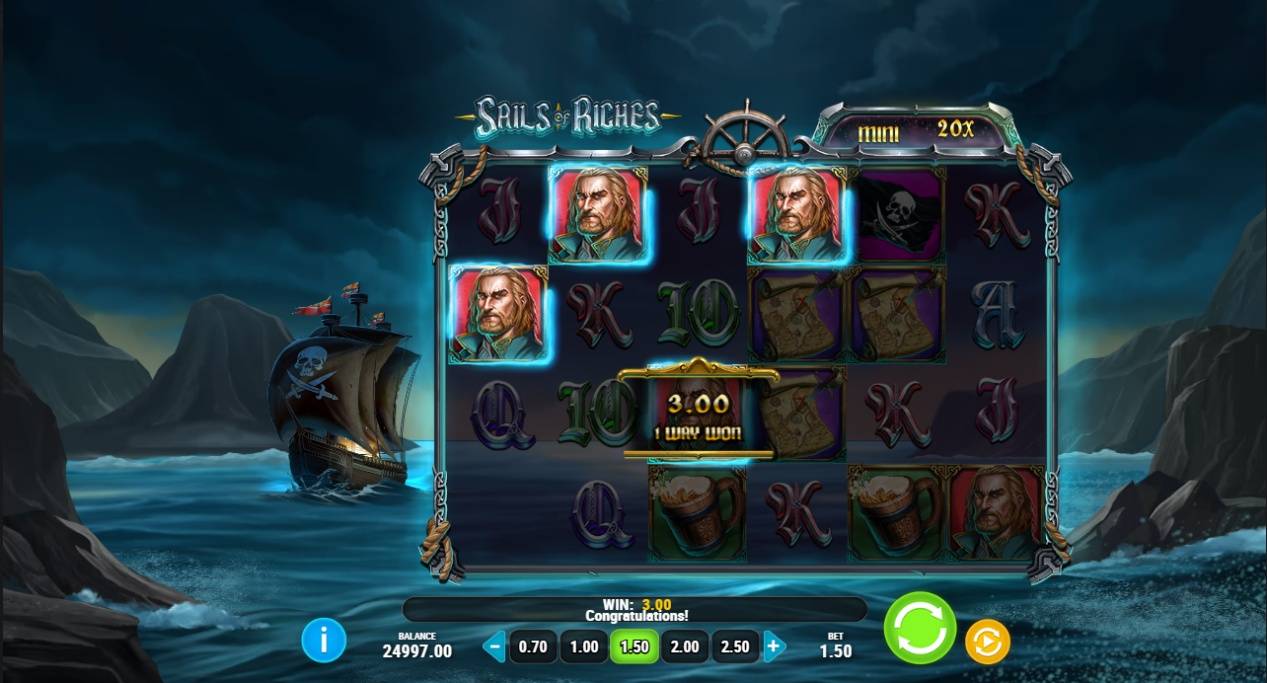Choose the 1.00 bet amount
1267x683 pixels.
coord(584,647)
